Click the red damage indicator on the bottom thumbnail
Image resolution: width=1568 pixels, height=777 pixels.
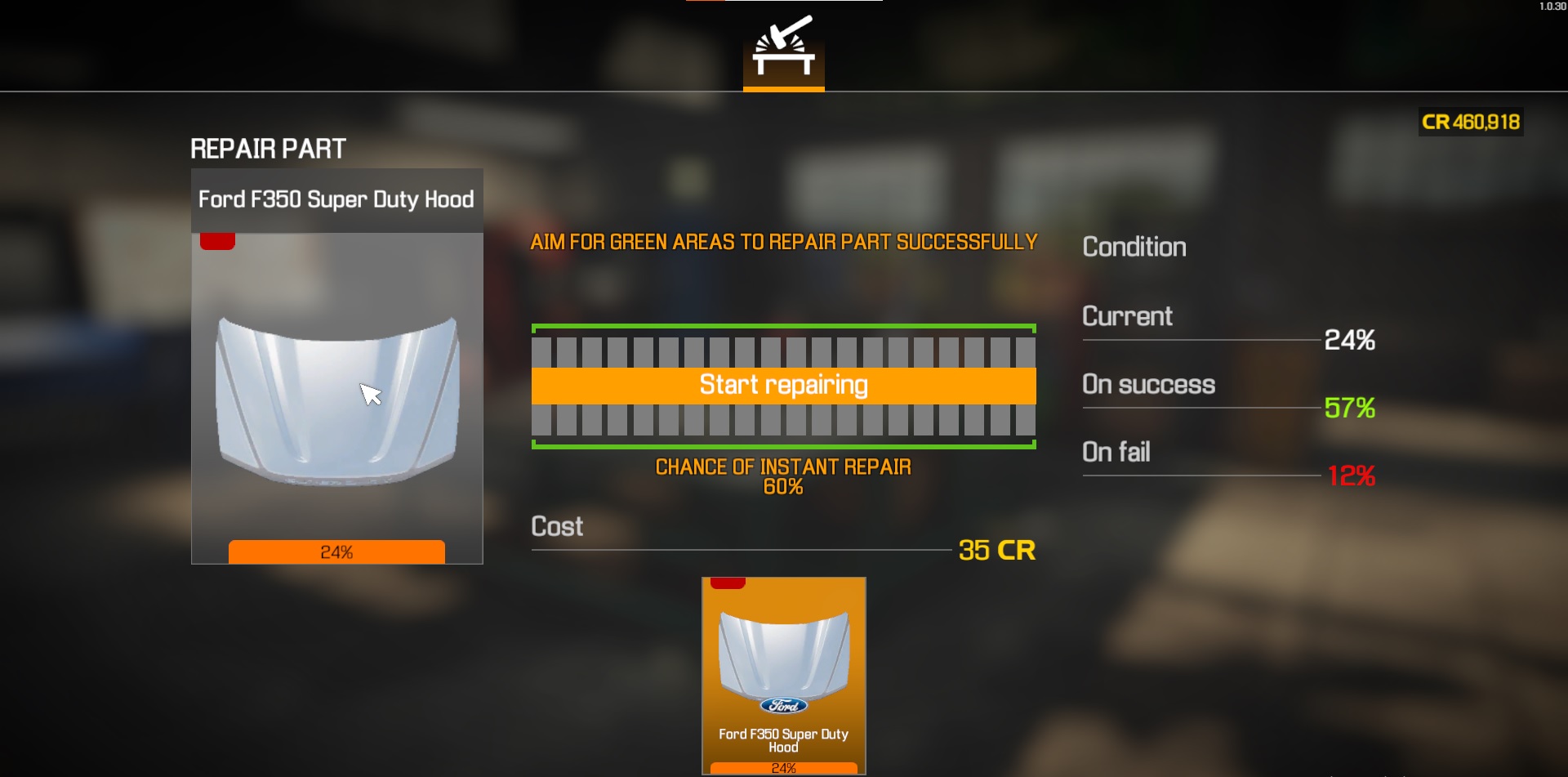(729, 583)
